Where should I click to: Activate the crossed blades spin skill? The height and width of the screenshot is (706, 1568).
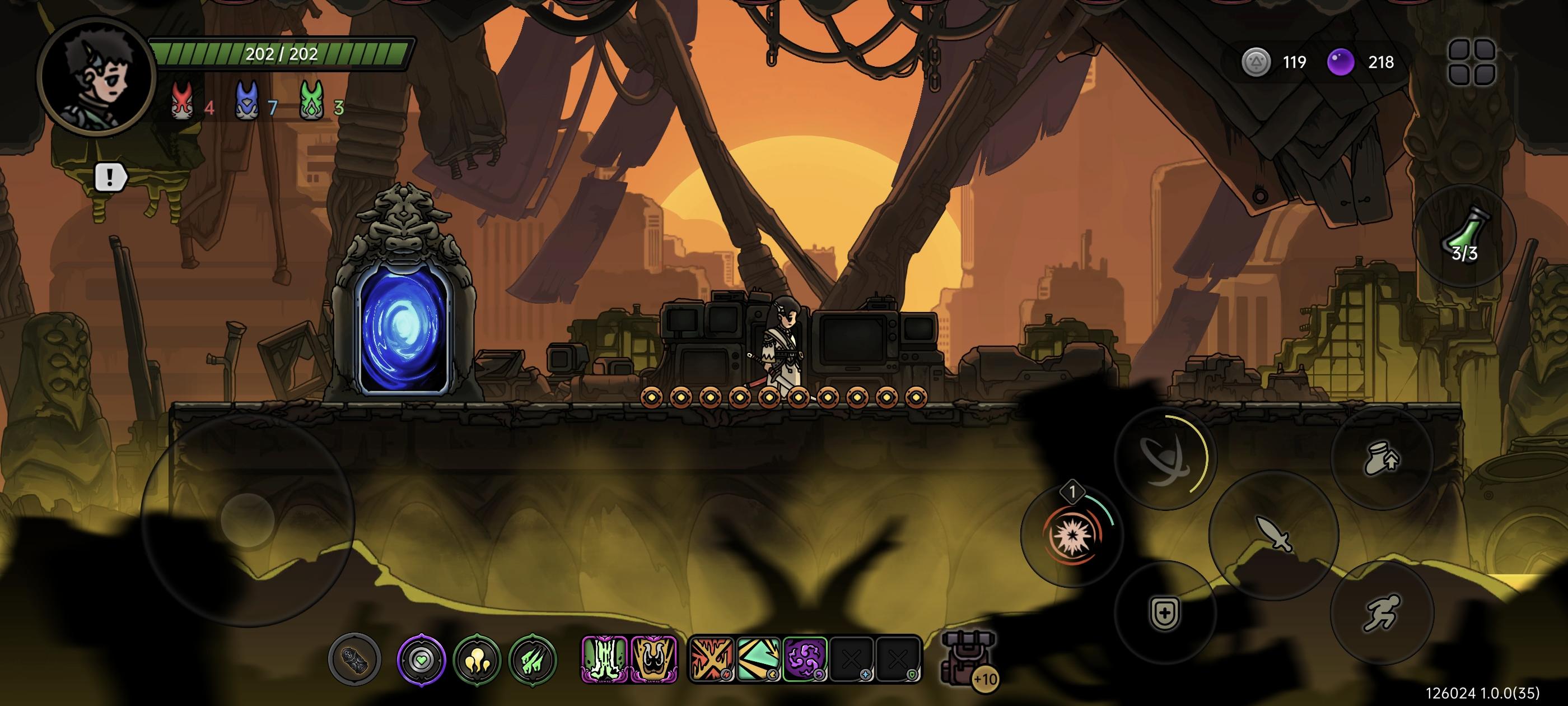pyautogui.click(x=1164, y=458)
